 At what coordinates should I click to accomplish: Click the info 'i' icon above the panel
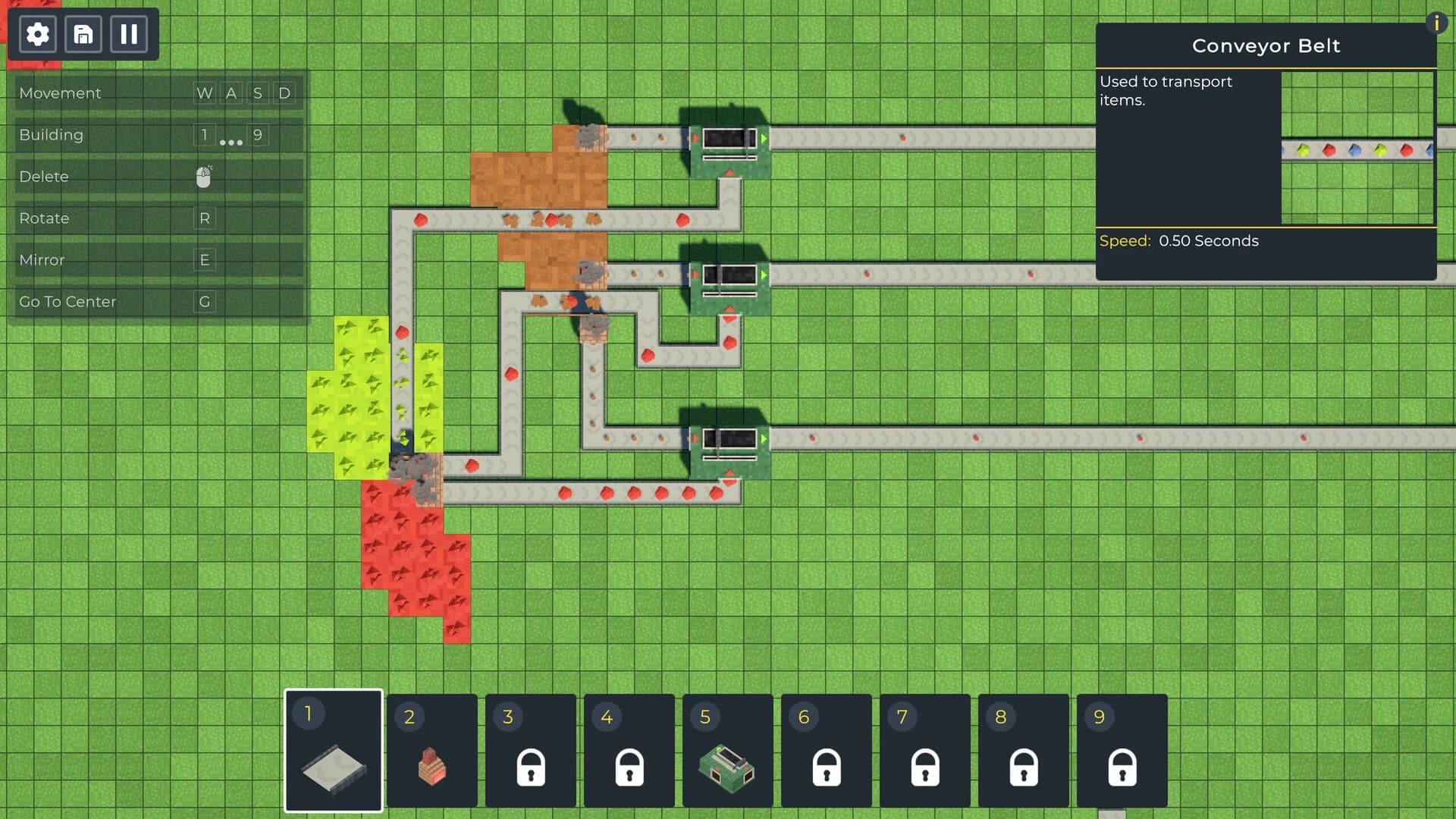pos(1437,24)
